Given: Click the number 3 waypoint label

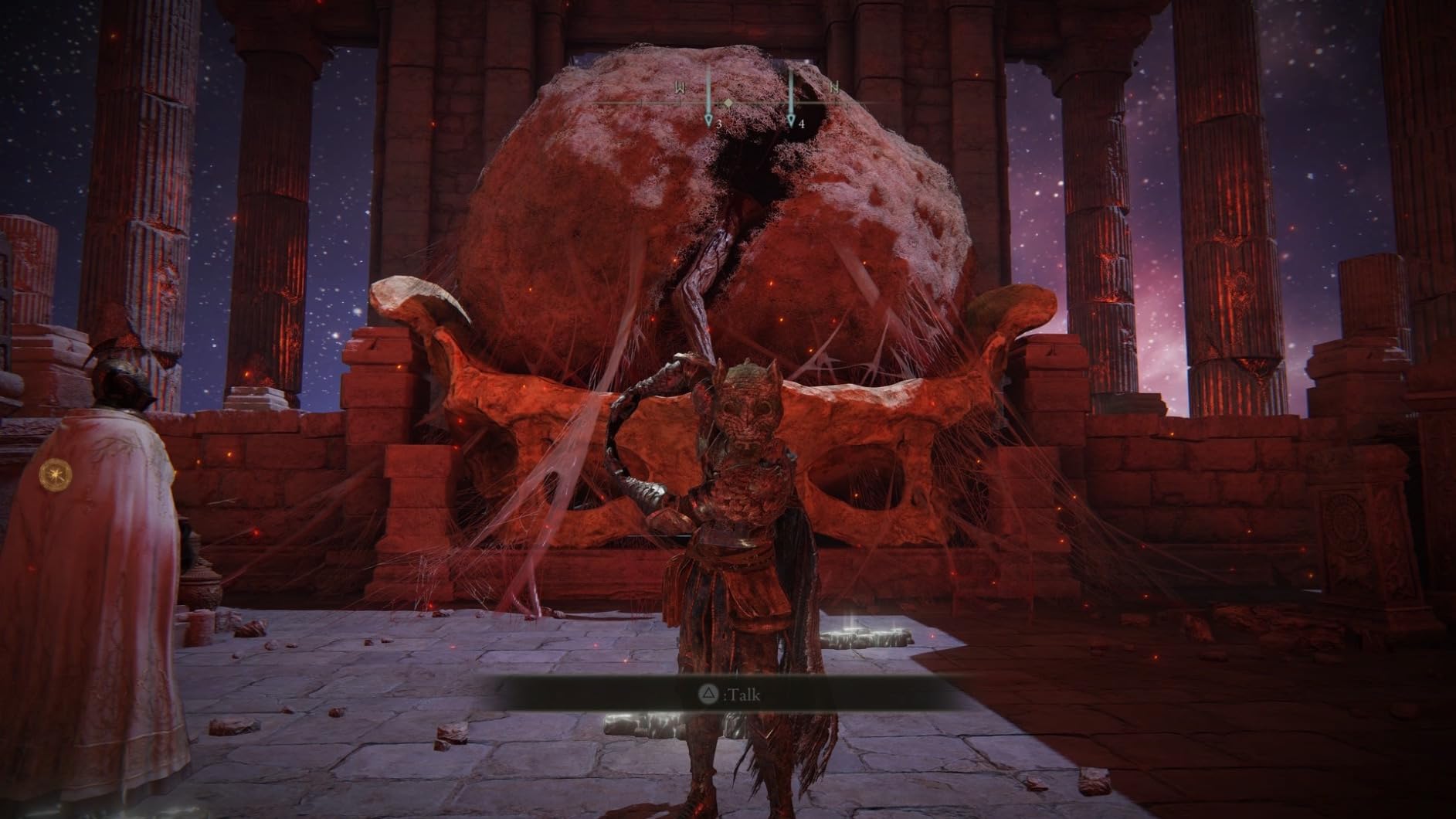Looking at the screenshot, I should coord(720,124).
